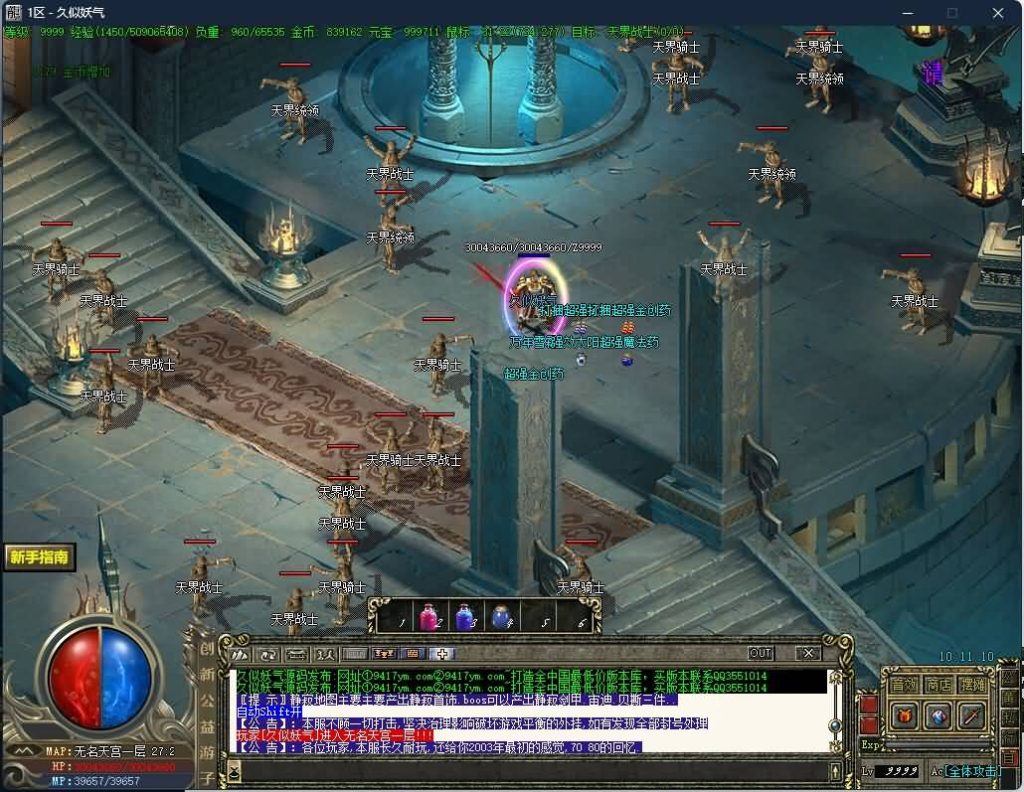The width and height of the screenshot is (1024, 792).
Task: Open the 摆摊 stall button
Action: click(972, 685)
